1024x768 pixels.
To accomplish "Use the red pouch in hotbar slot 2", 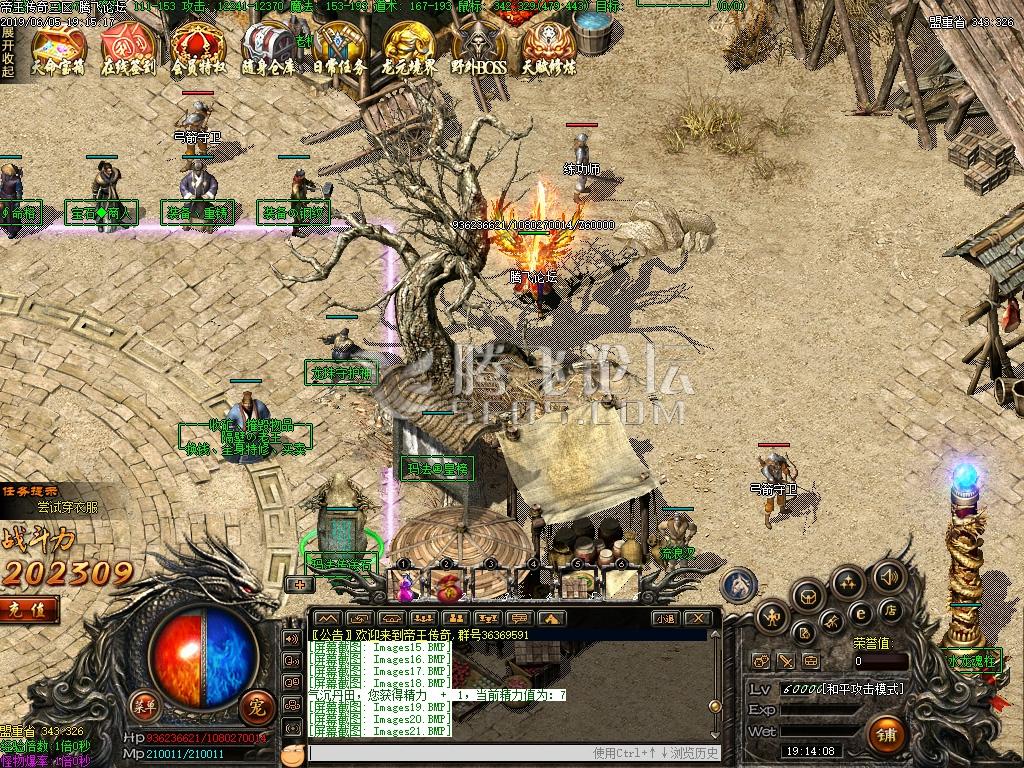I will click(x=446, y=584).
